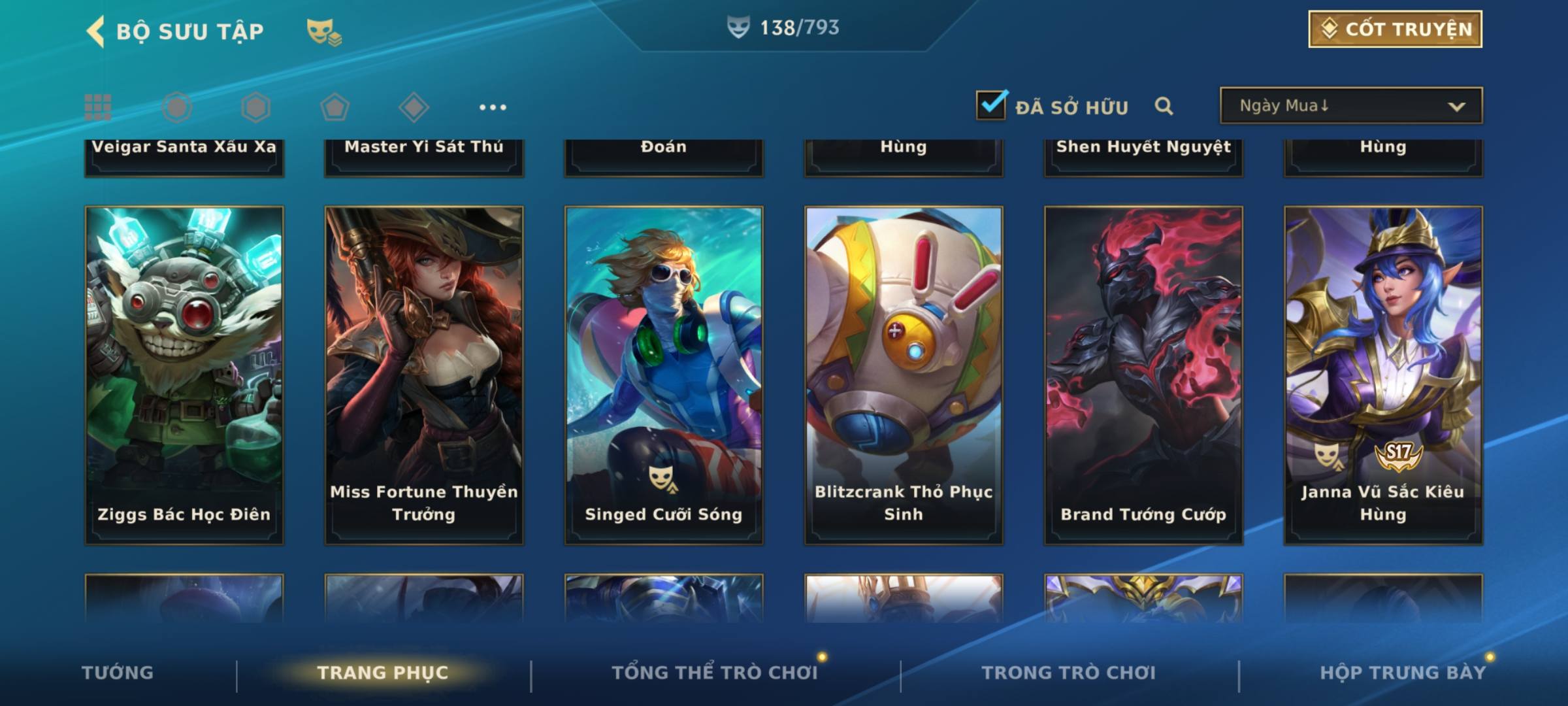Expand the Ngày Mua sort dropdown
The height and width of the screenshot is (706, 1568).
[x=1350, y=106]
